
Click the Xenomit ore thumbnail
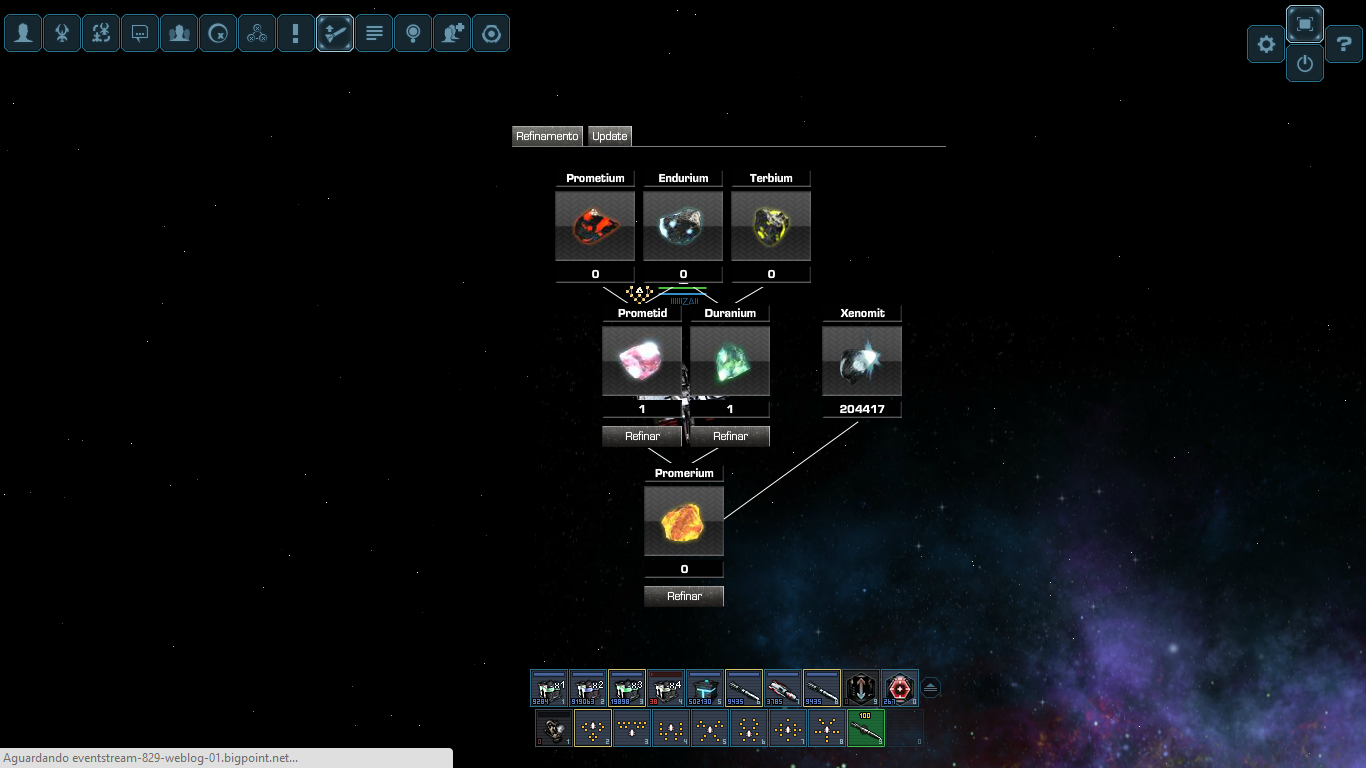pos(861,359)
